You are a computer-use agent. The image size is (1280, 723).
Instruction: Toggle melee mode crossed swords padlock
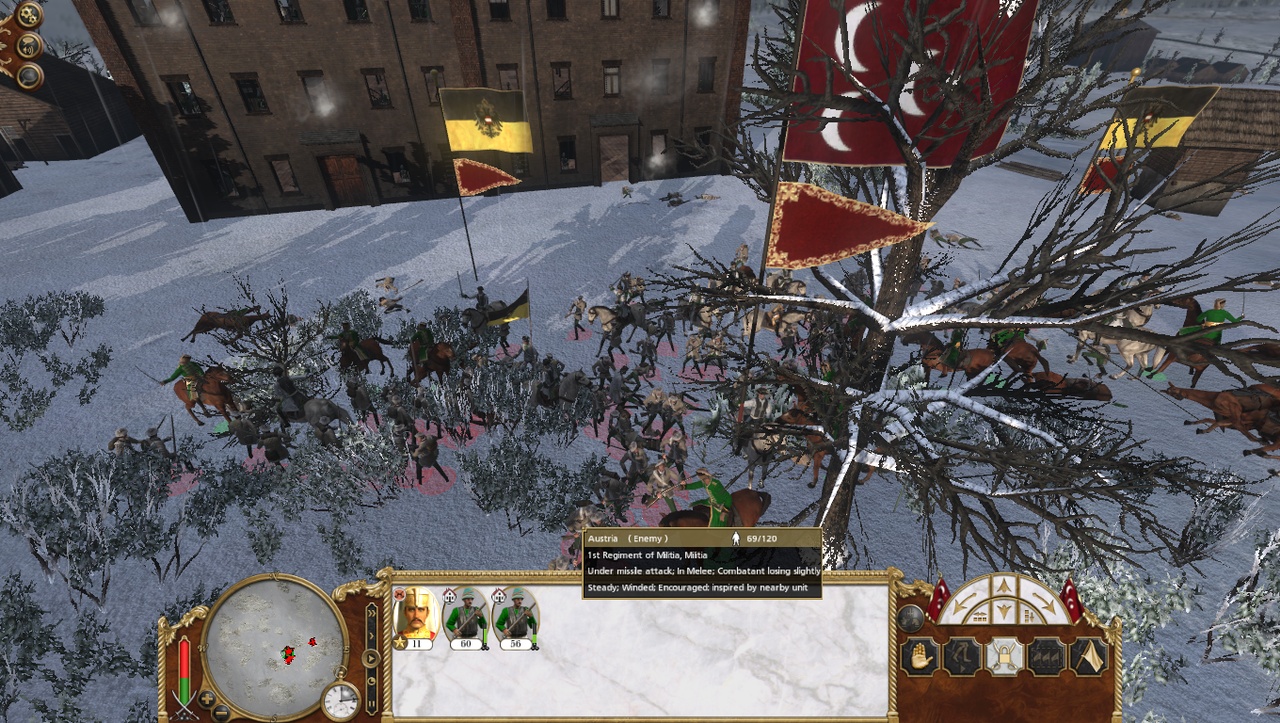pos(1004,657)
